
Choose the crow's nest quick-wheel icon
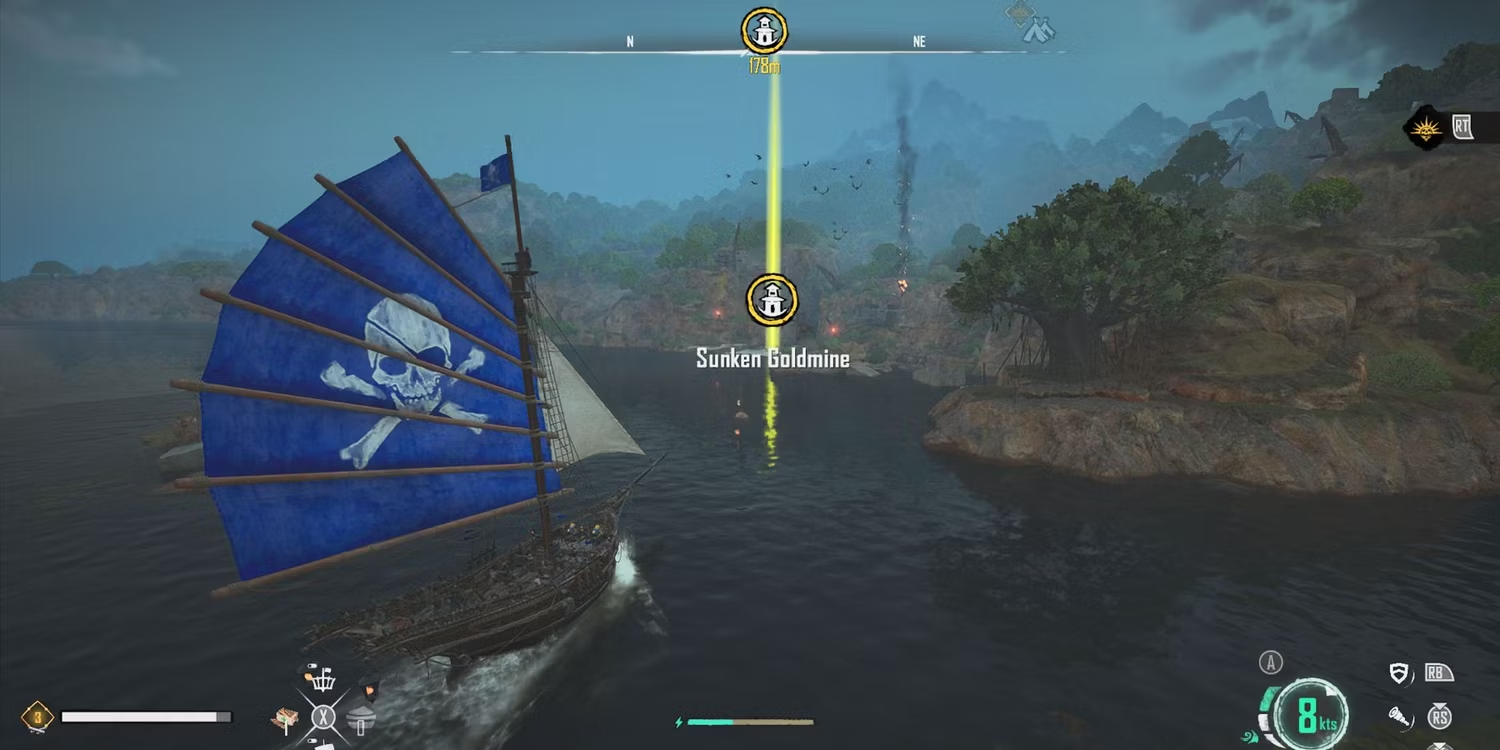pyautogui.click(x=320, y=681)
